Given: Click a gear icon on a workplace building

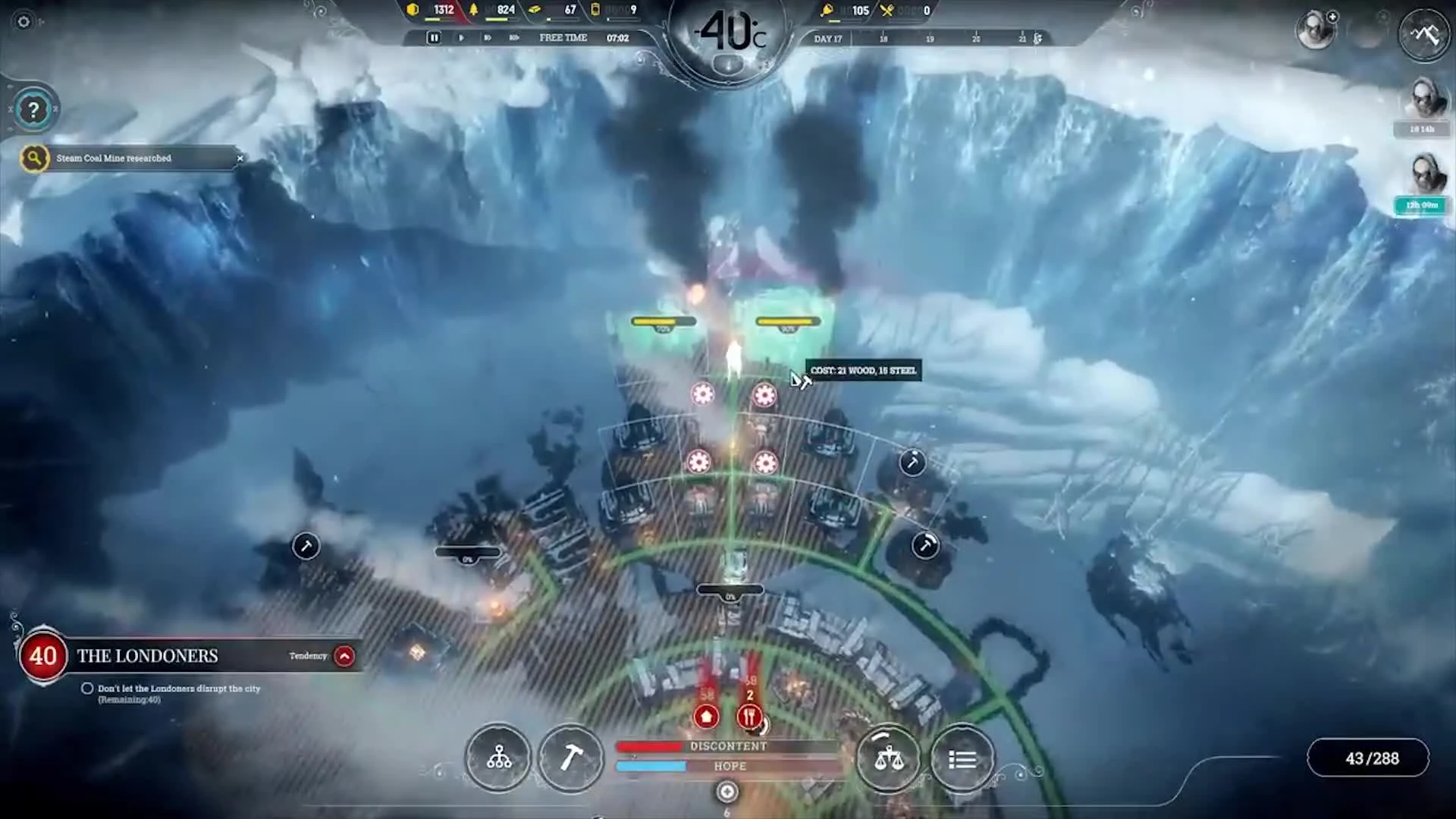Looking at the screenshot, I should 702,394.
